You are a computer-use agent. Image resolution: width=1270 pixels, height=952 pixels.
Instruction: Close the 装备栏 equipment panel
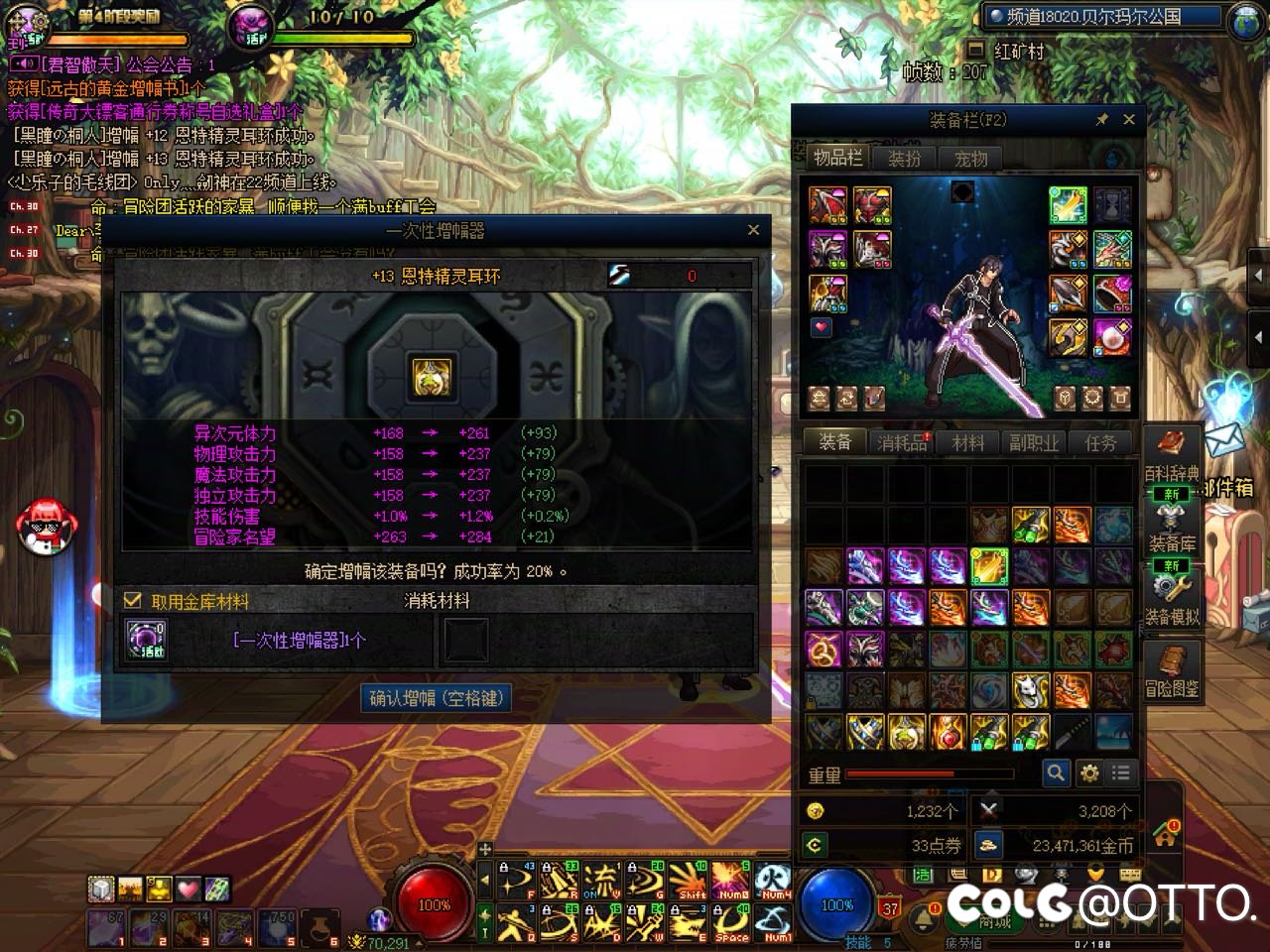[x=1129, y=119]
